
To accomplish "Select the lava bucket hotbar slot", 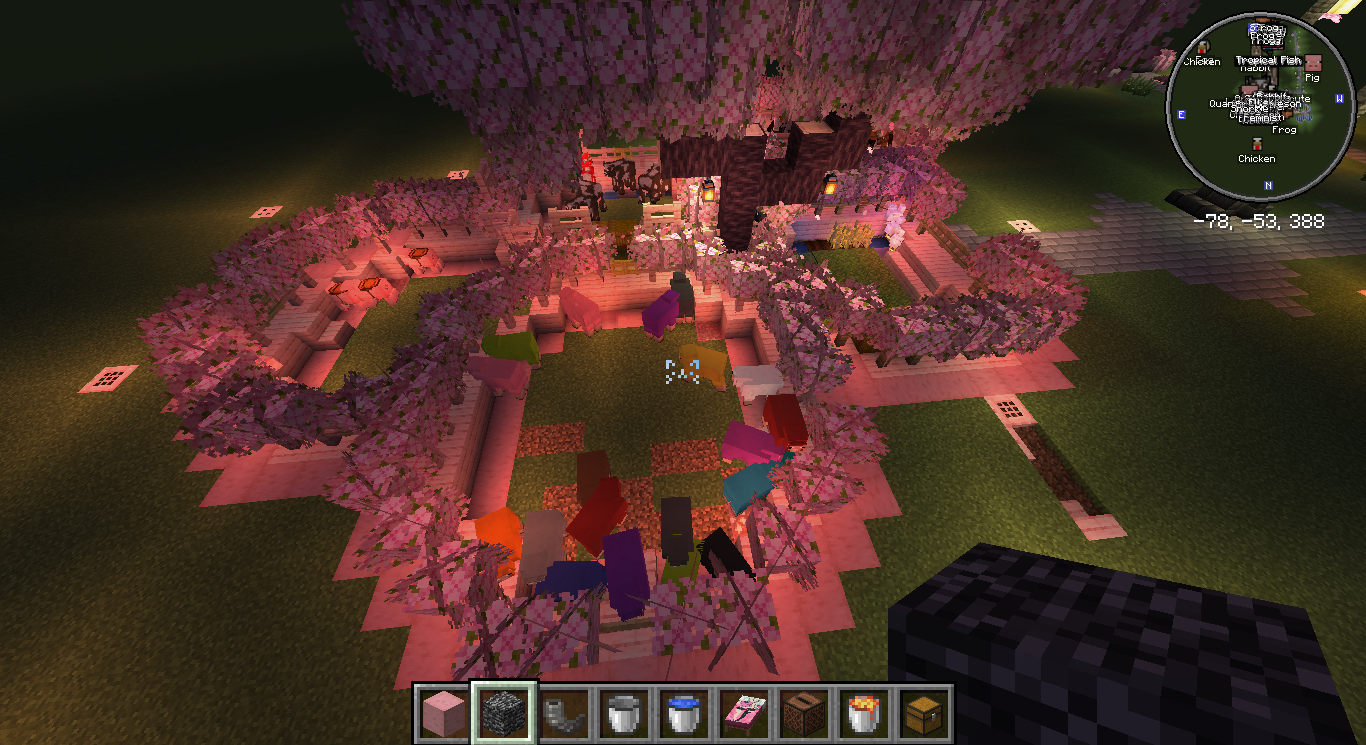I will coord(864,714).
